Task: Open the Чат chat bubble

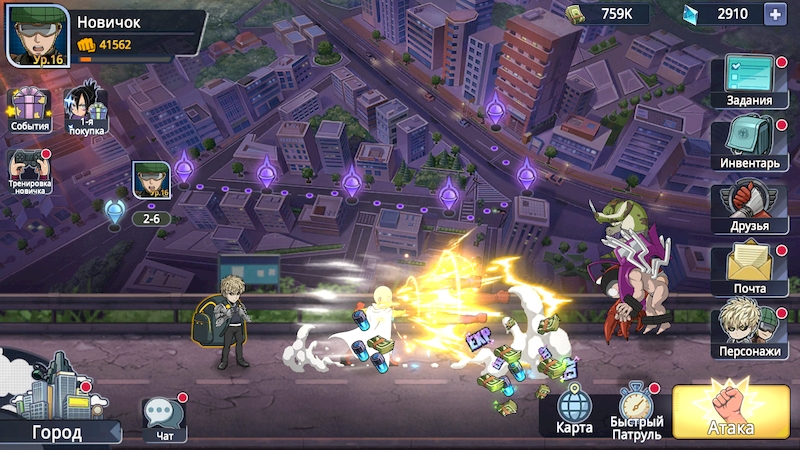Action: pos(163,416)
